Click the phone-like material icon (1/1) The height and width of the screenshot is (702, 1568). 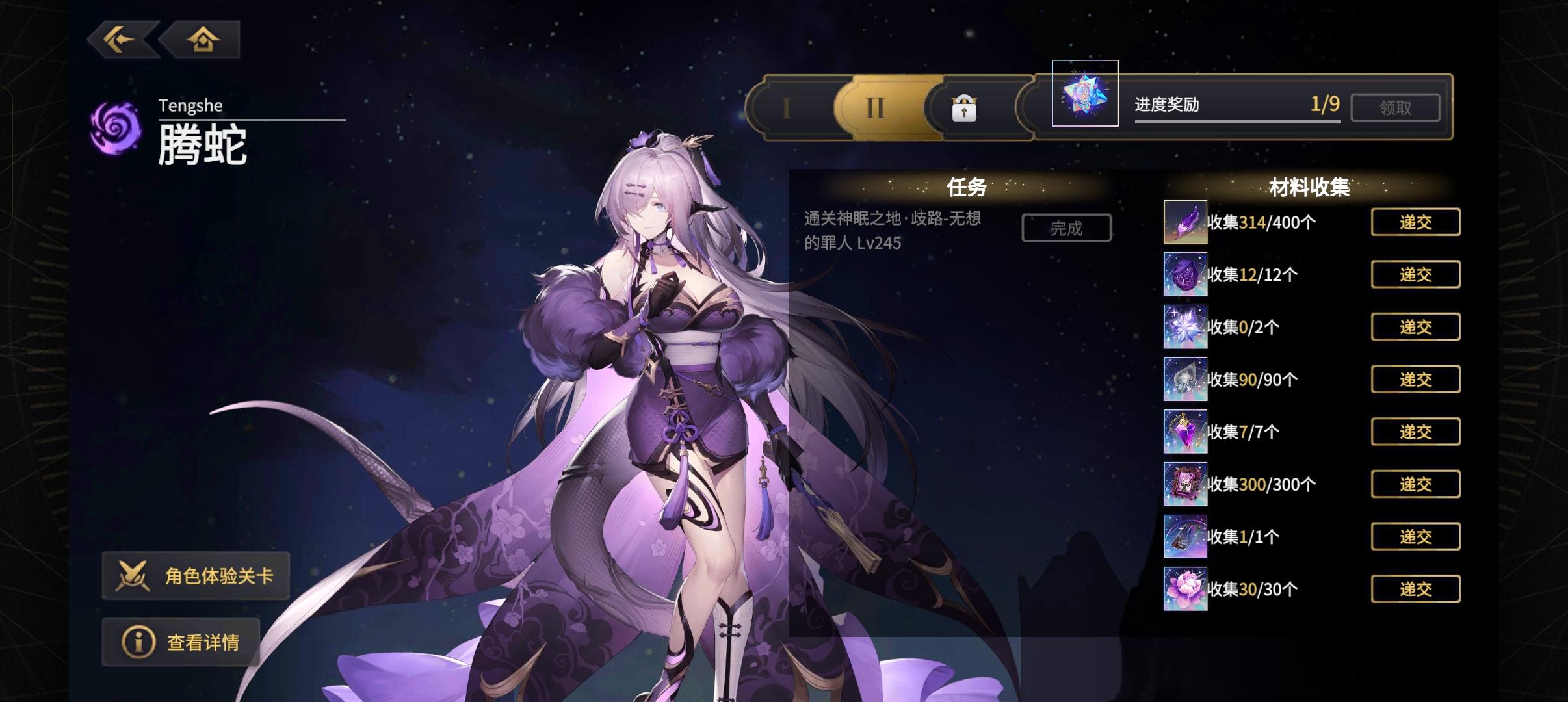[x=1185, y=536]
